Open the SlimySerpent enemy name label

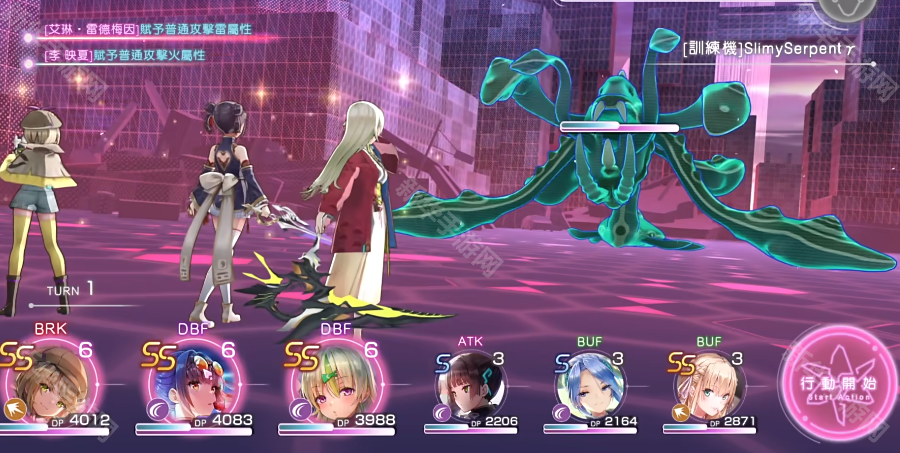[766, 47]
